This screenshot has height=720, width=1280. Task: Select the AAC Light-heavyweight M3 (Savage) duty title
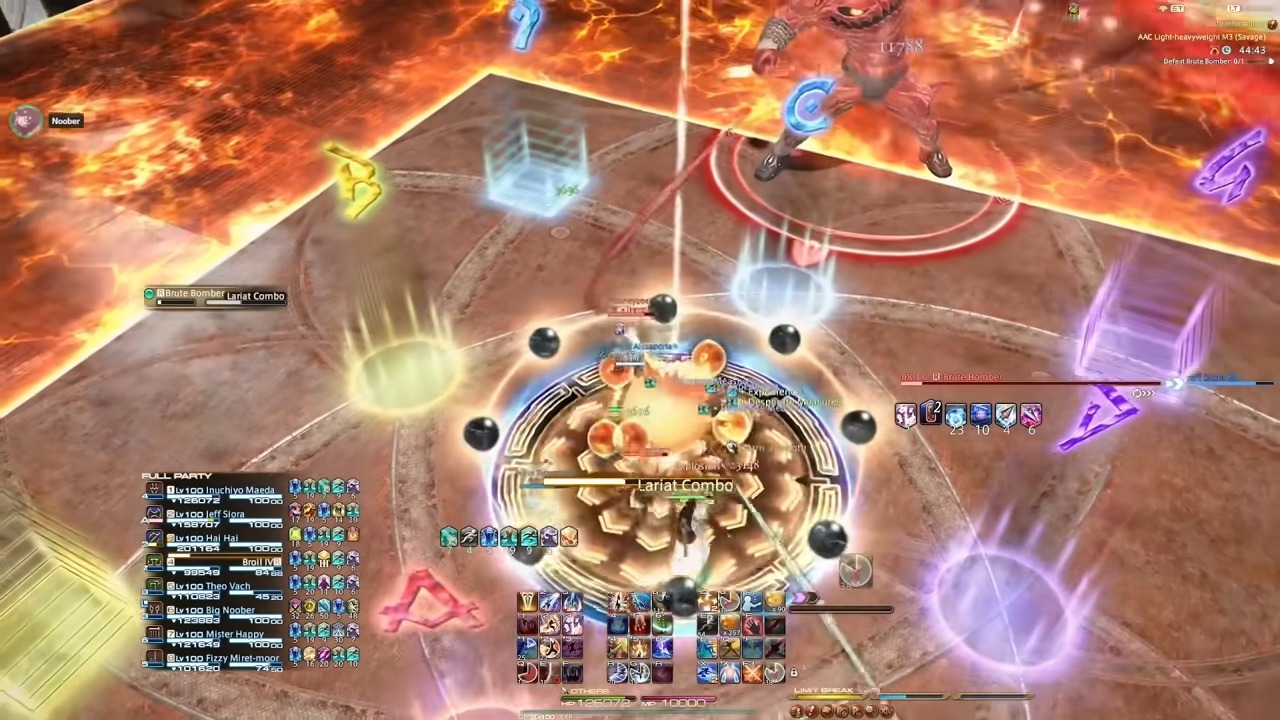(x=1200, y=37)
